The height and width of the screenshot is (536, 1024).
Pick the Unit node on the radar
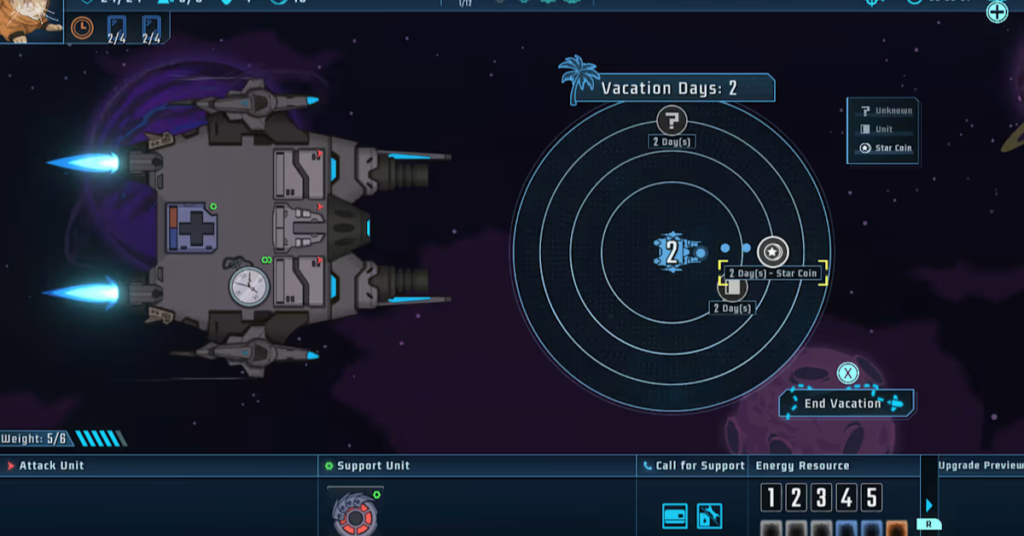[x=733, y=288]
